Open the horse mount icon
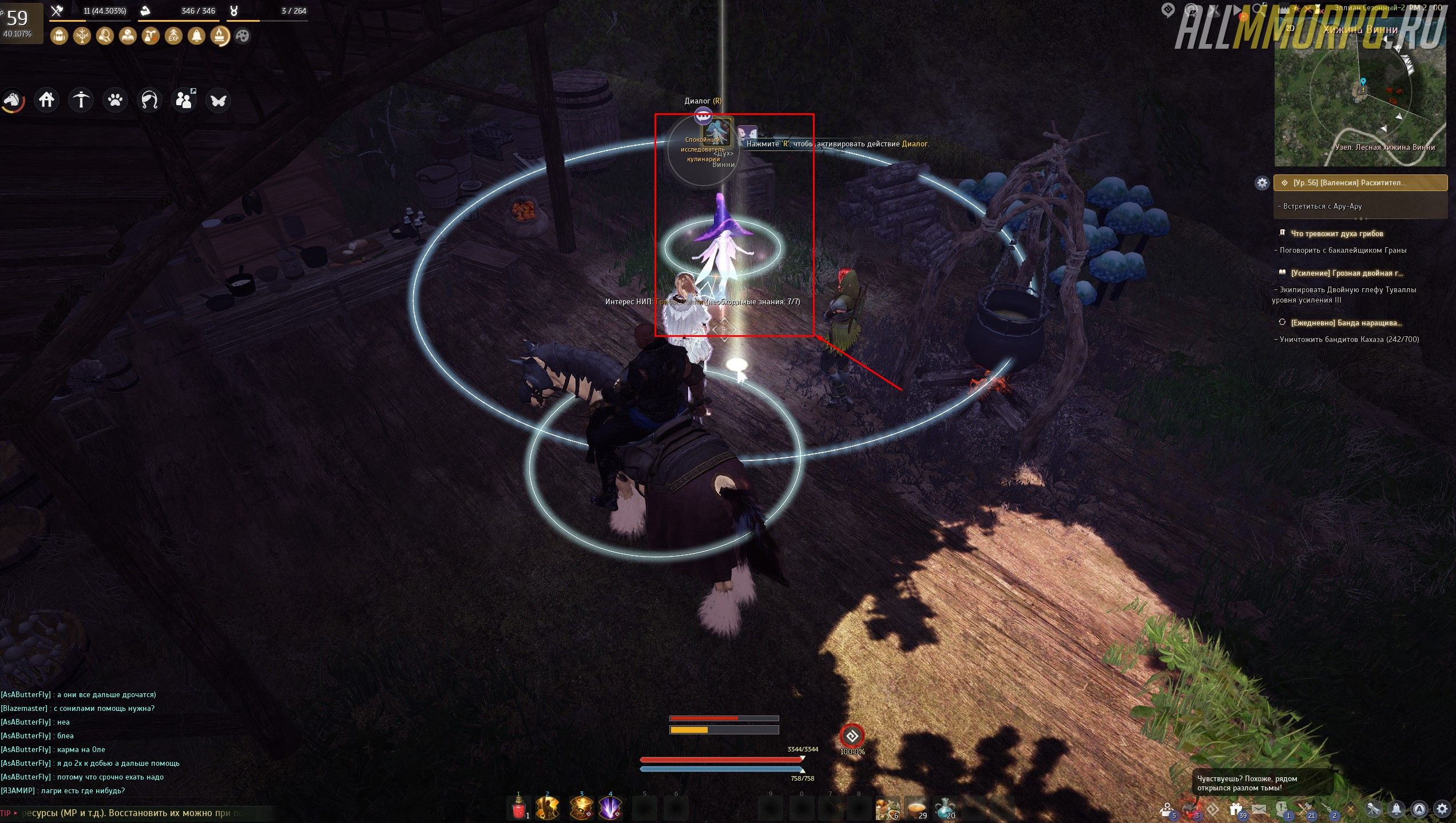The height and width of the screenshot is (823, 1456). [13, 101]
